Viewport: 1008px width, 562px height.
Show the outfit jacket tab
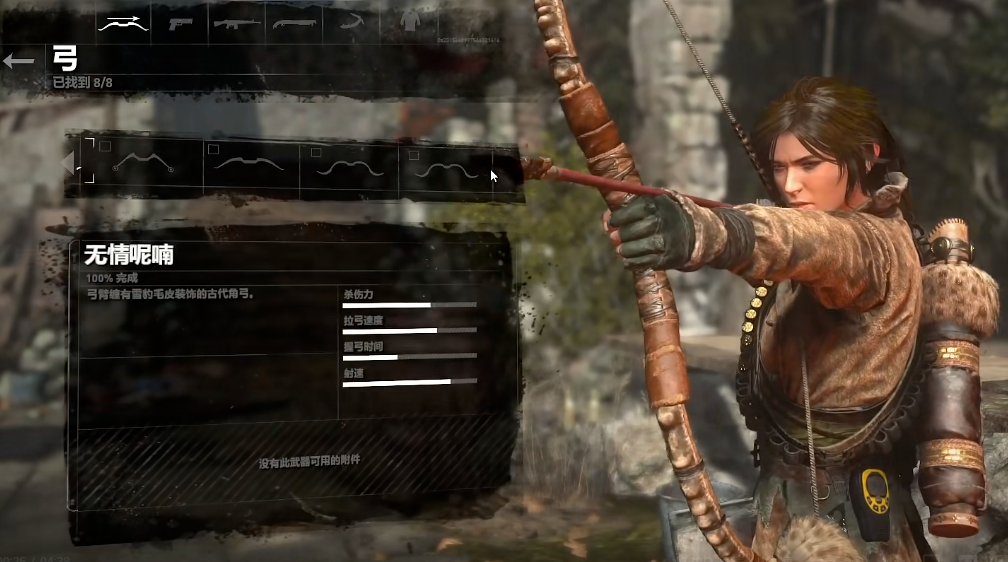(407, 22)
